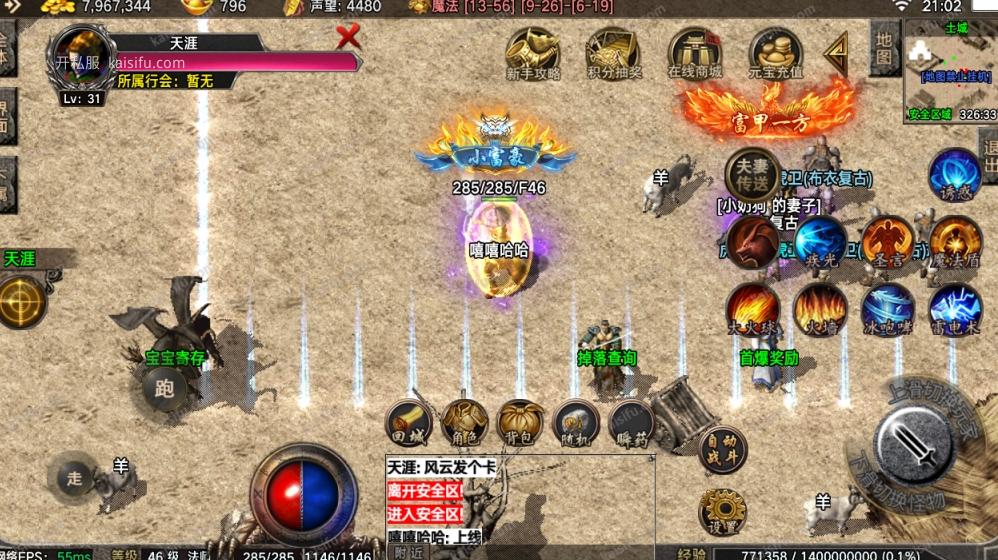
Task: Open the 地图 map tab
Action: 883,47
